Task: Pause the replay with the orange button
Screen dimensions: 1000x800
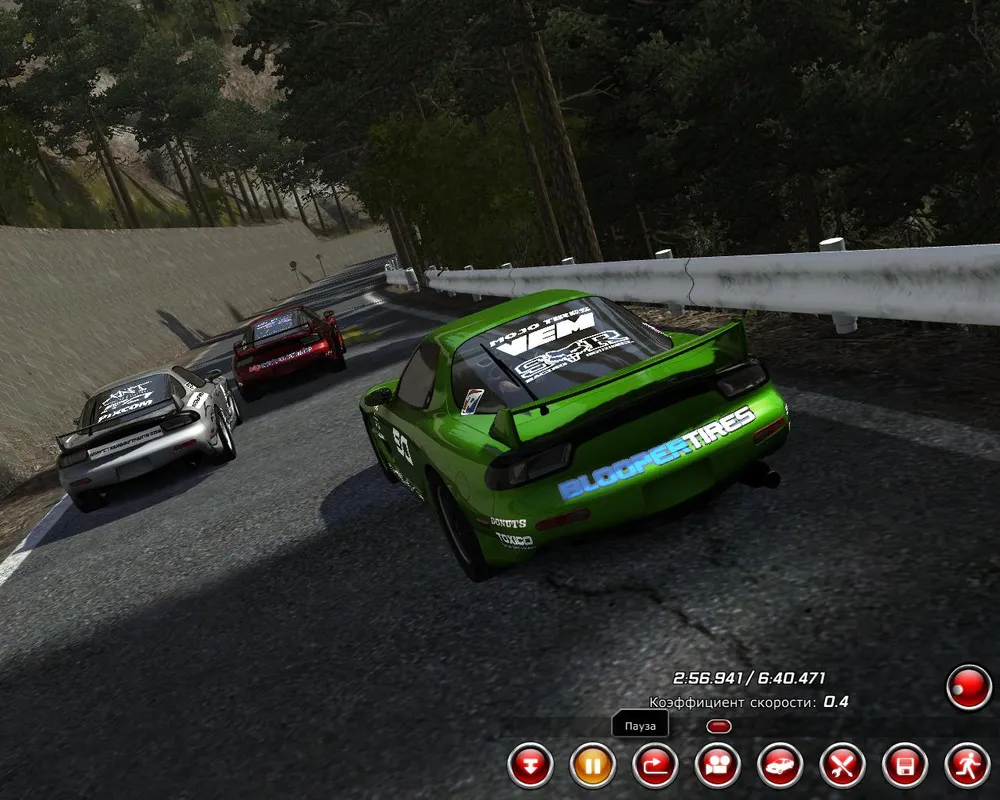Action: point(592,767)
